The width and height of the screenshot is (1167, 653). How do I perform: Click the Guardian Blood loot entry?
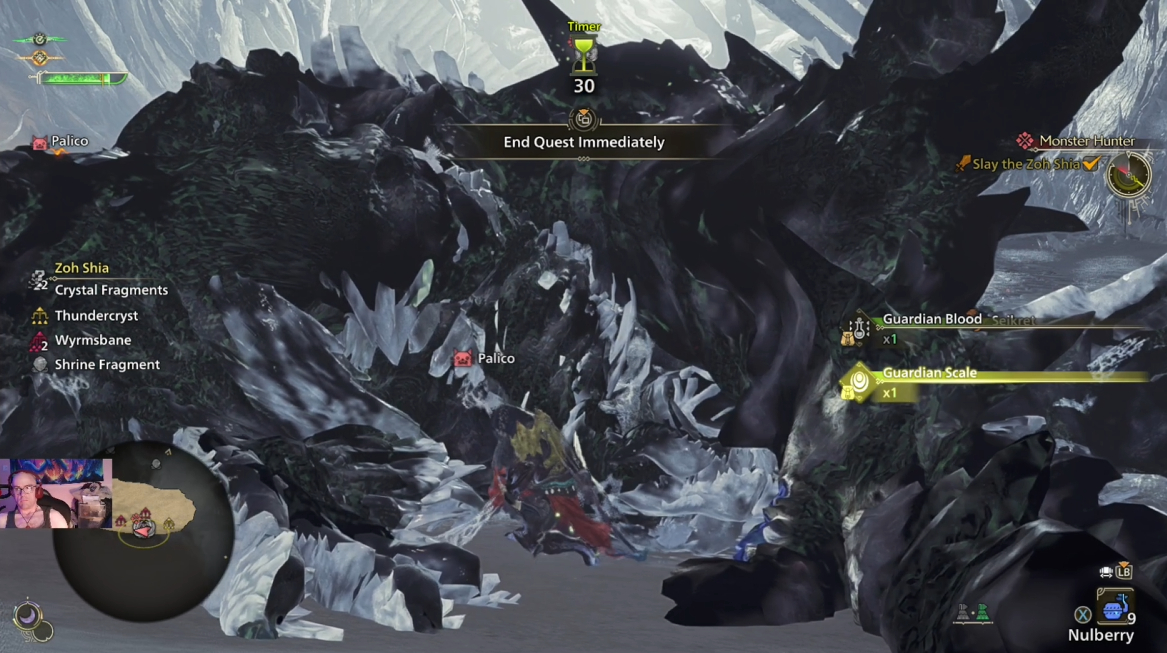(931, 320)
